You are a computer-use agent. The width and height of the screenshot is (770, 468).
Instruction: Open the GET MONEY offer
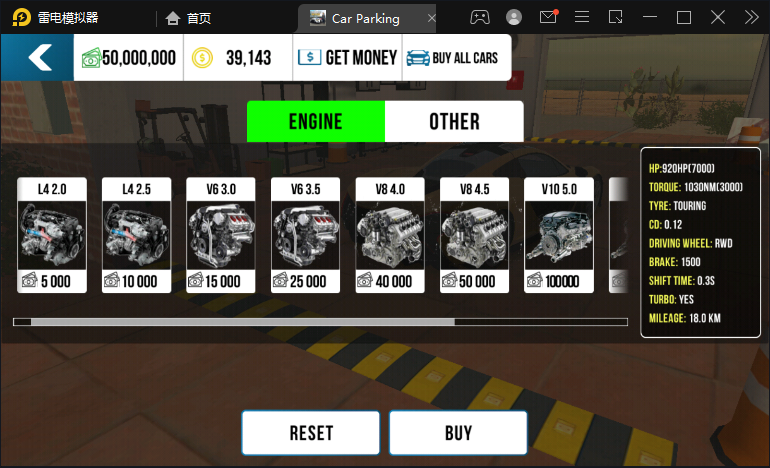click(348, 58)
